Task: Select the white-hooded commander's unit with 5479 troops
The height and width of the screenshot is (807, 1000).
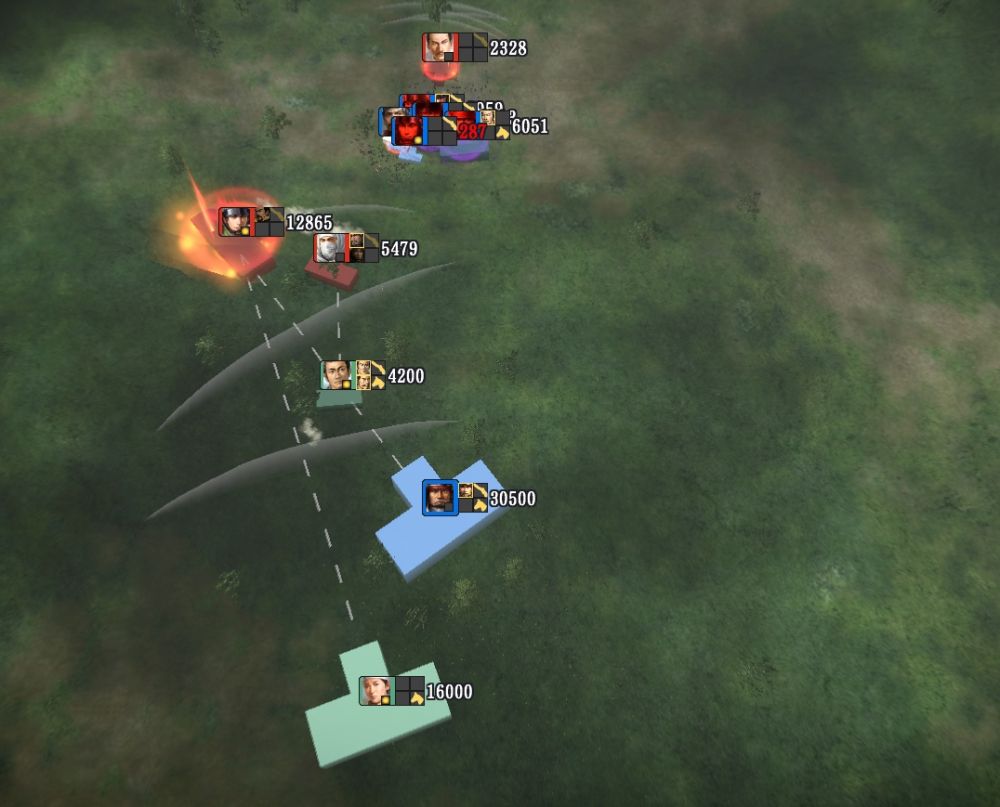Action: coord(330,248)
